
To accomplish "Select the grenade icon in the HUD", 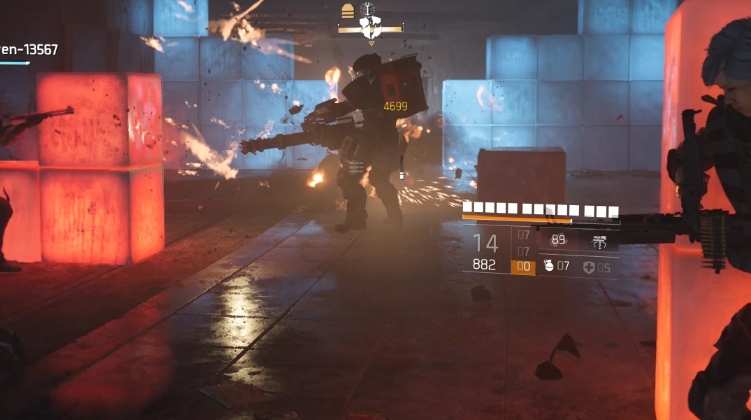I will pyautogui.click(x=547, y=267).
